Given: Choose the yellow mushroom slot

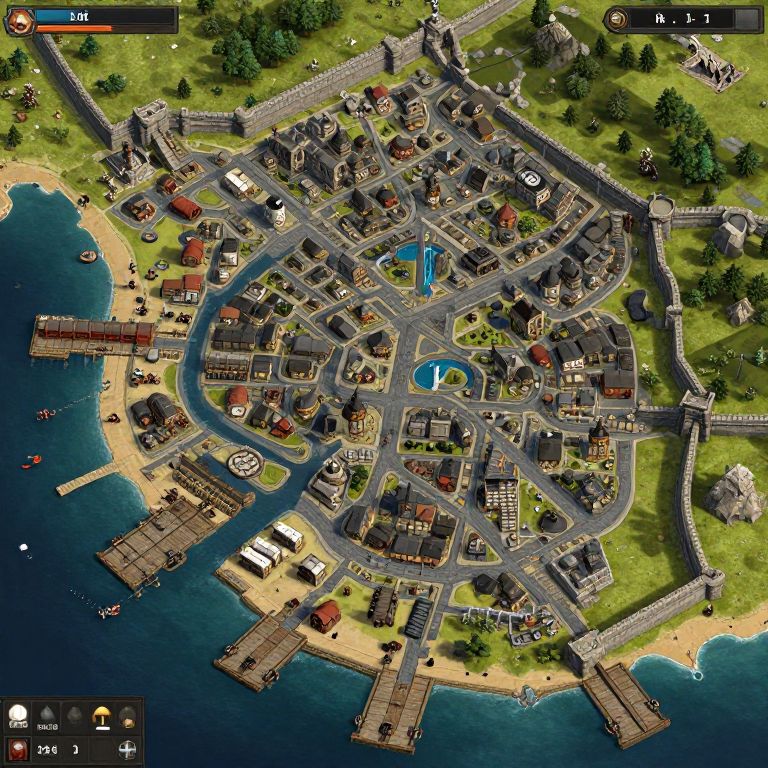Looking at the screenshot, I should point(101,715).
